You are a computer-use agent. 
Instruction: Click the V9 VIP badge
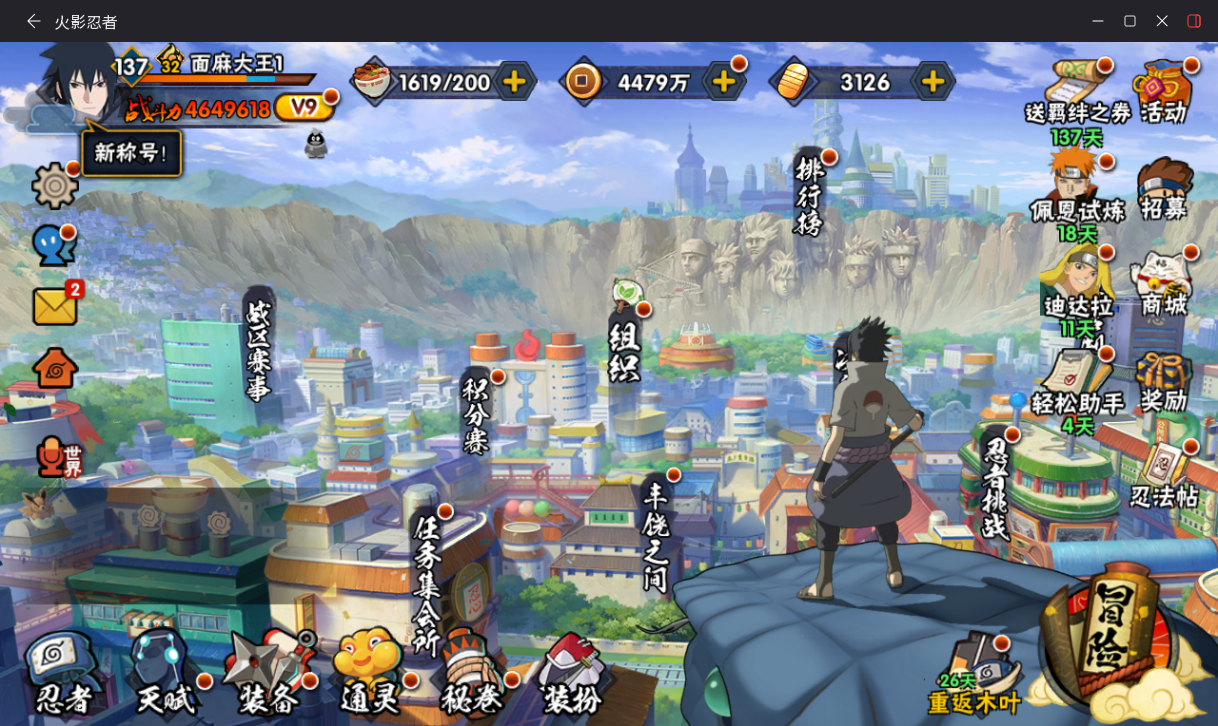tap(299, 107)
